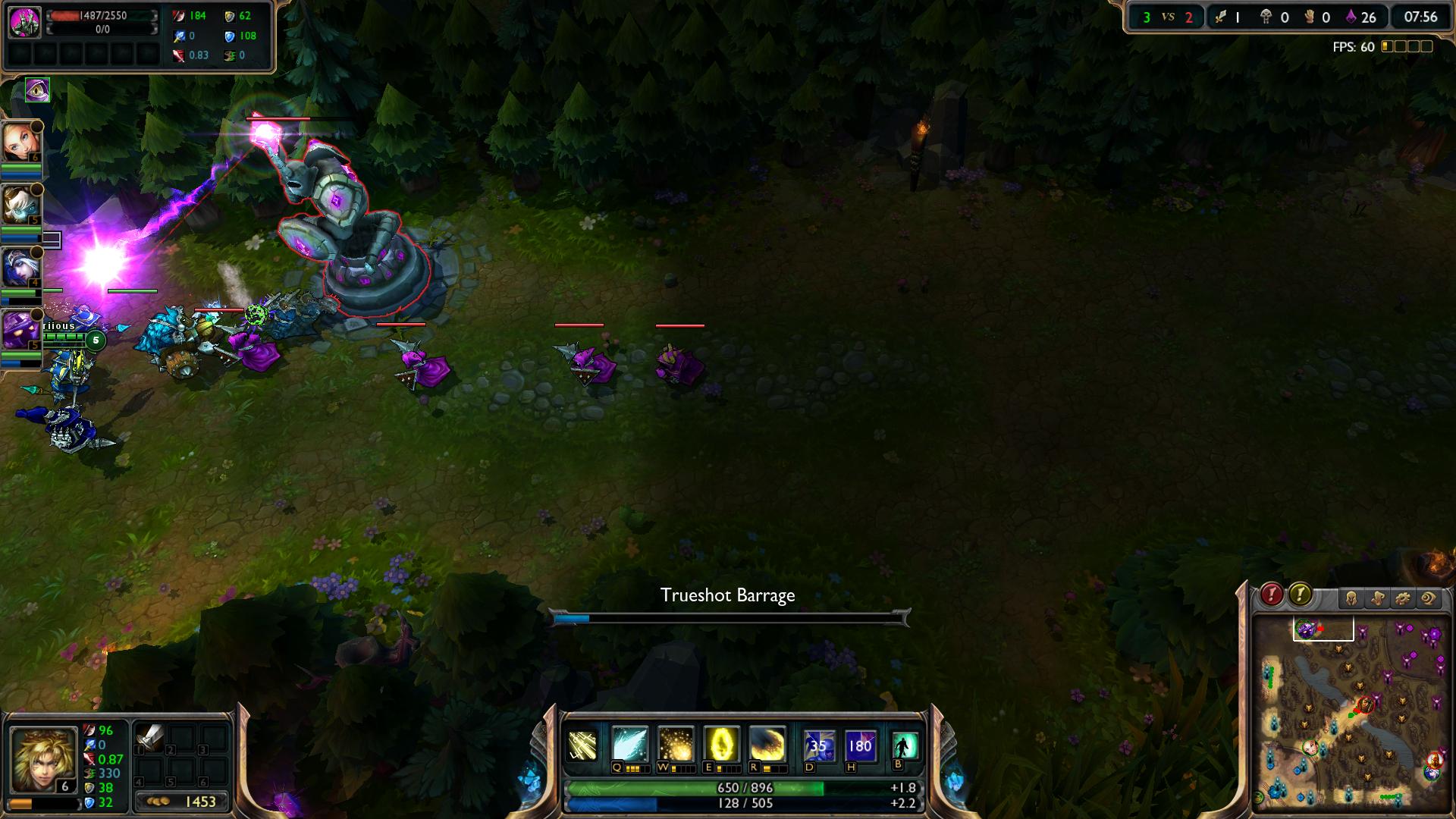The height and width of the screenshot is (819, 1456).
Task: Activate the Recall button
Action: (x=905, y=745)
